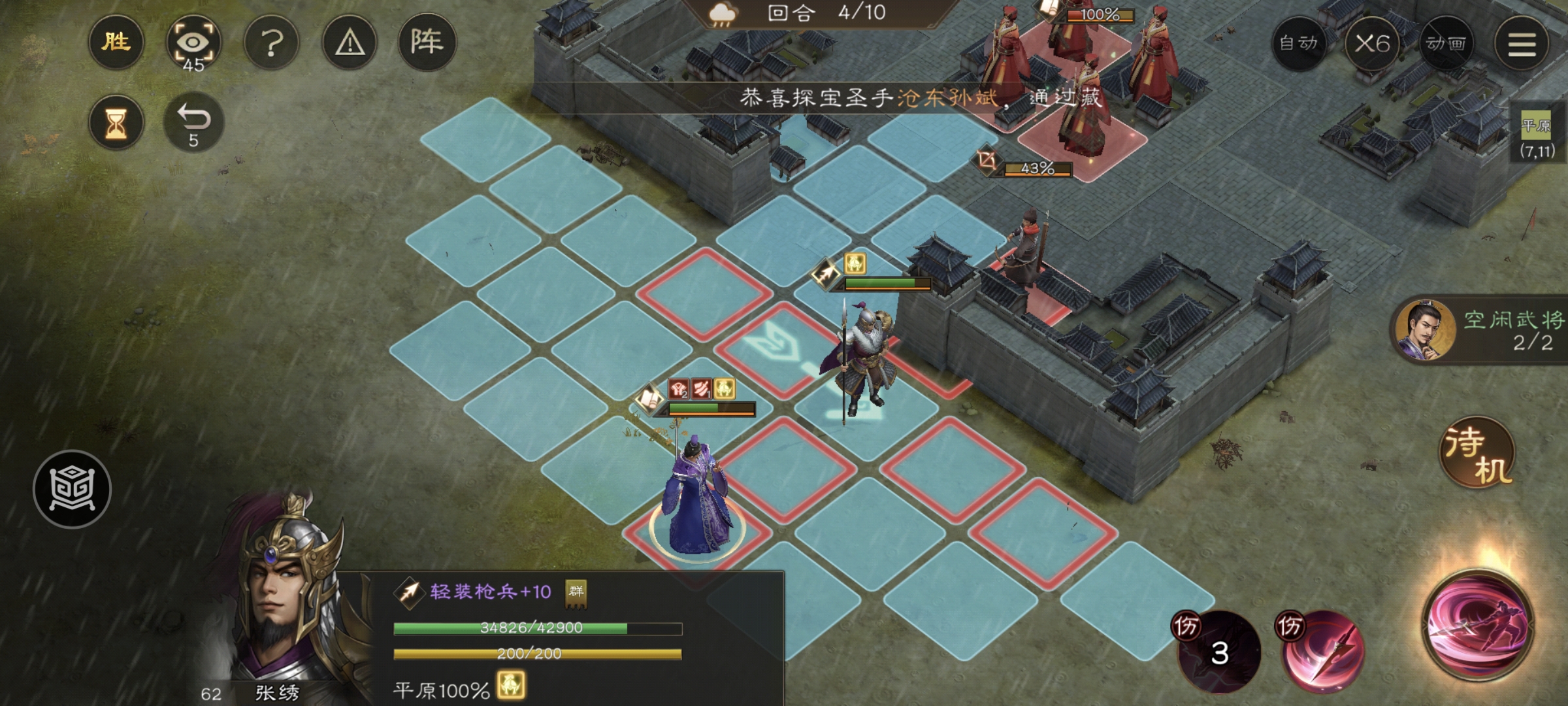The image size is (1568, 706).
Task: Undo the last move with the arrow button
Action: (x=193, y=123)
